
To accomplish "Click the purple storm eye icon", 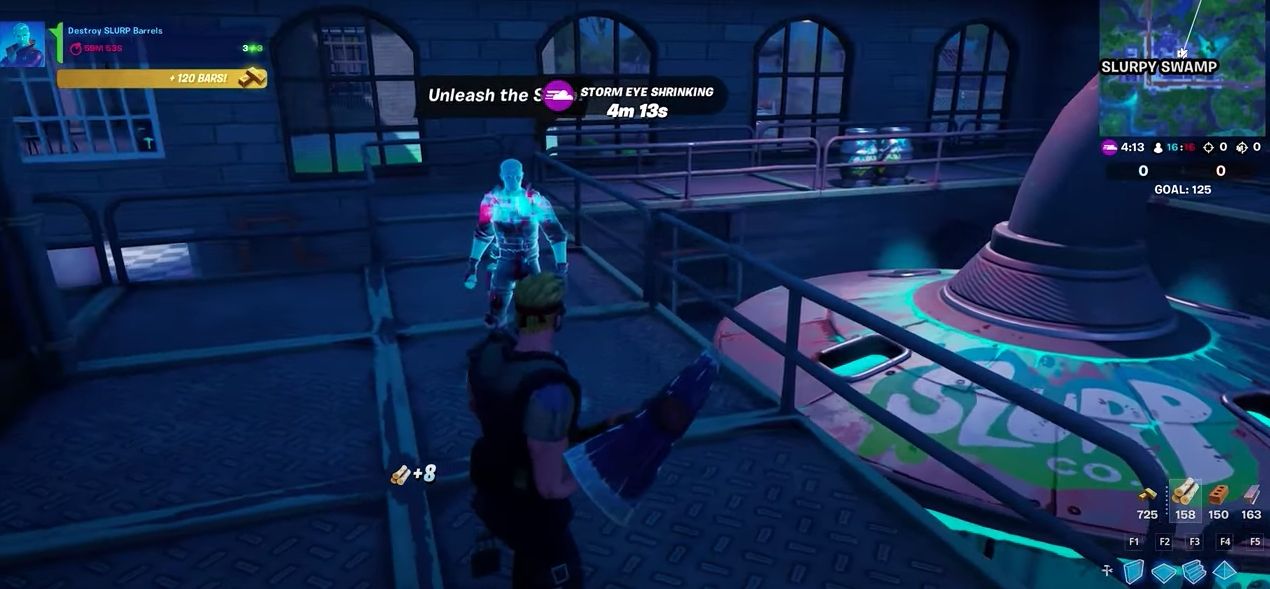I will (x=558, y=97).
